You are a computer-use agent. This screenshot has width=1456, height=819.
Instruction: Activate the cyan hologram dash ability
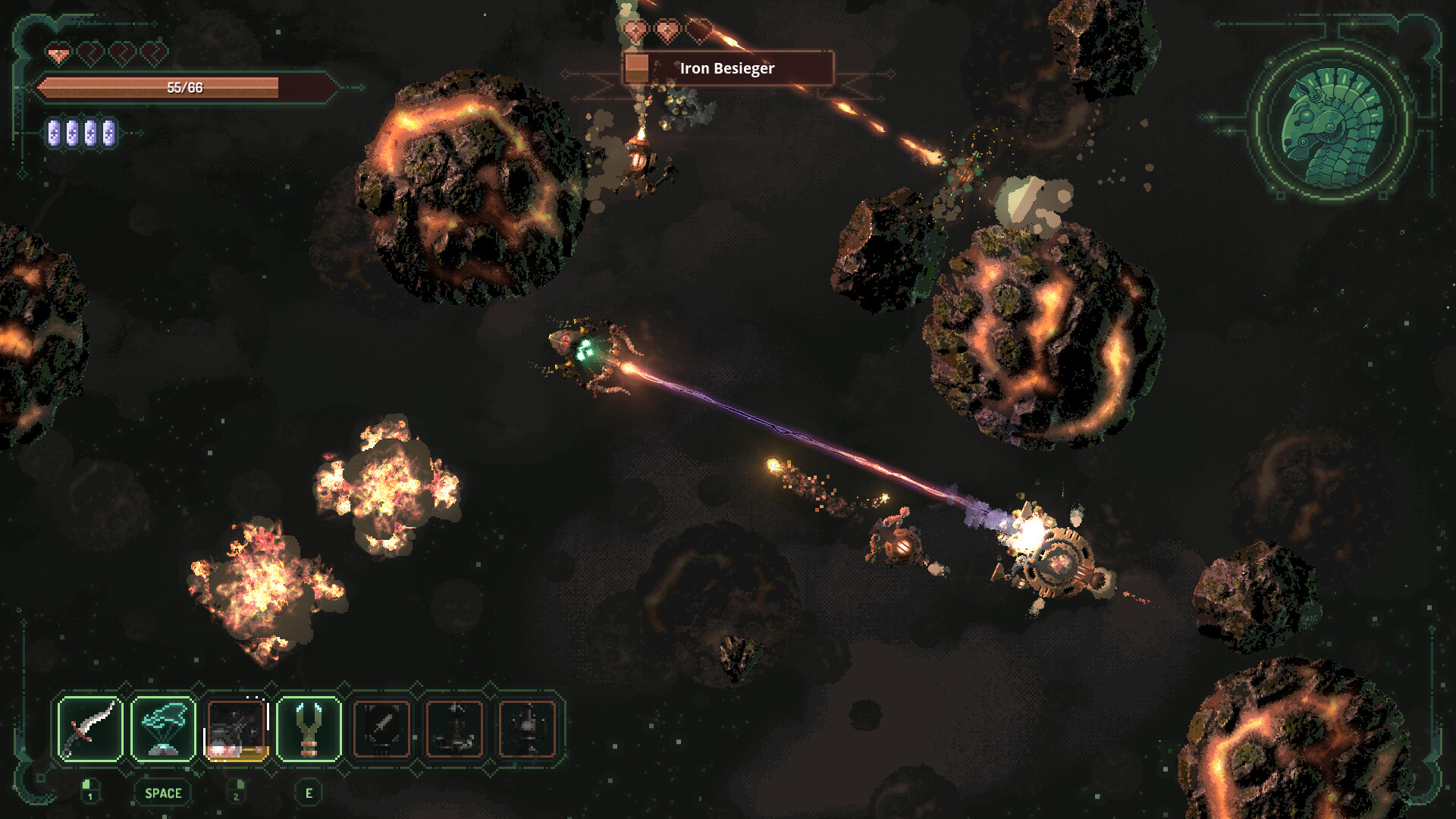click(x=163, y=729)
